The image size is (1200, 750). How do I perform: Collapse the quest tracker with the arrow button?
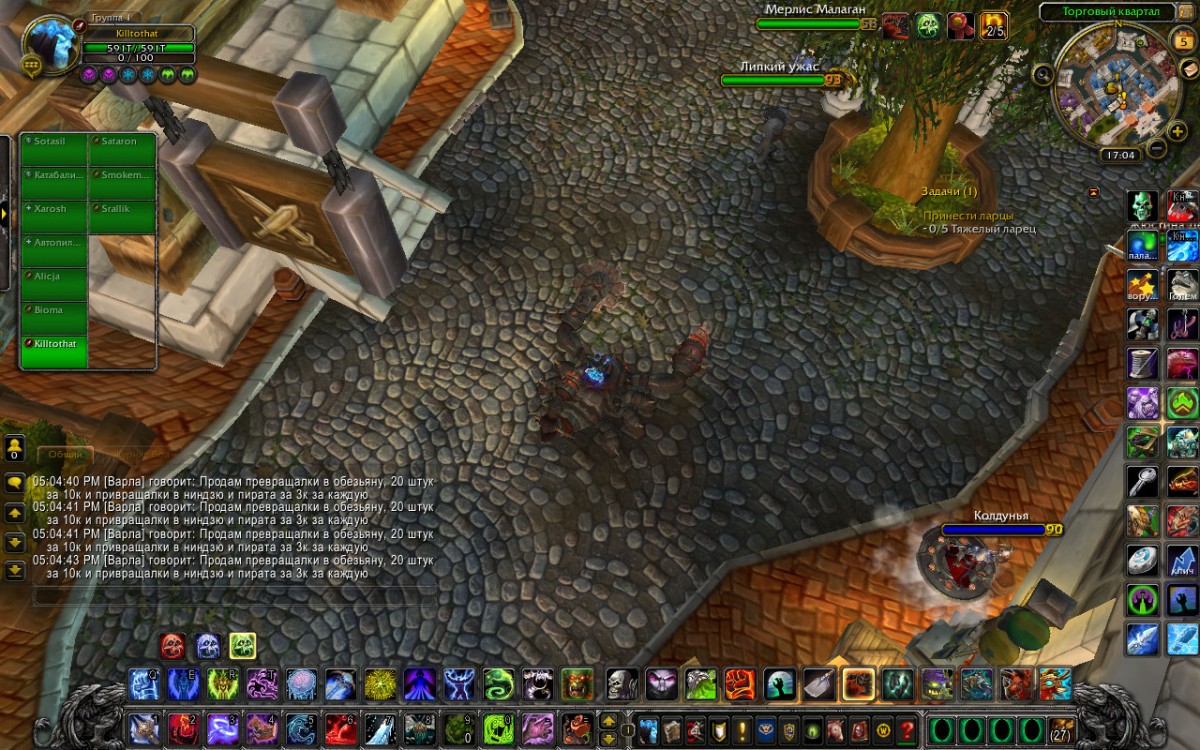[x=1094, y=191]
